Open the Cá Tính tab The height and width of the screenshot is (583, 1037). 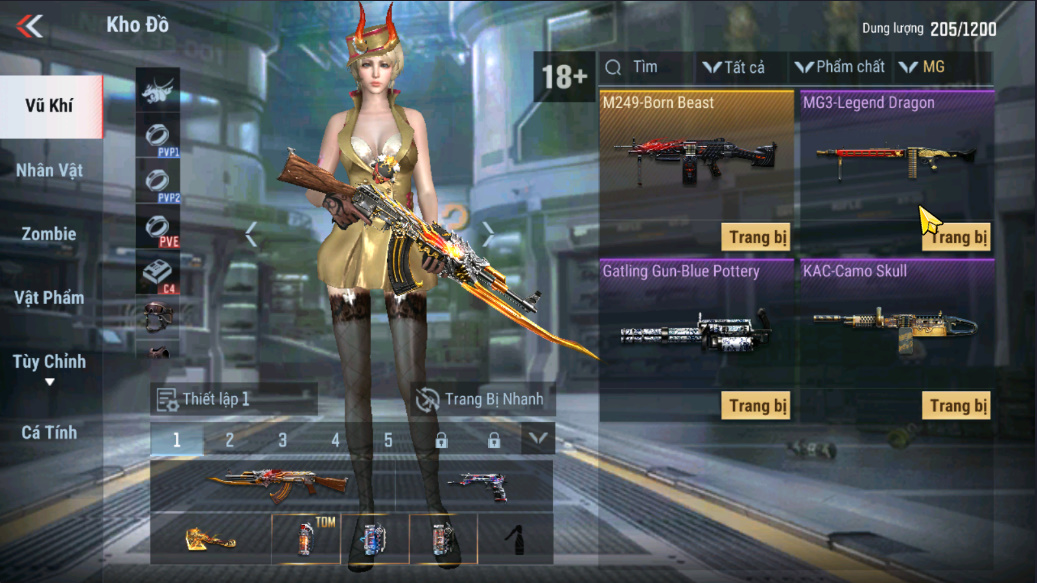(x=49, y=432)
